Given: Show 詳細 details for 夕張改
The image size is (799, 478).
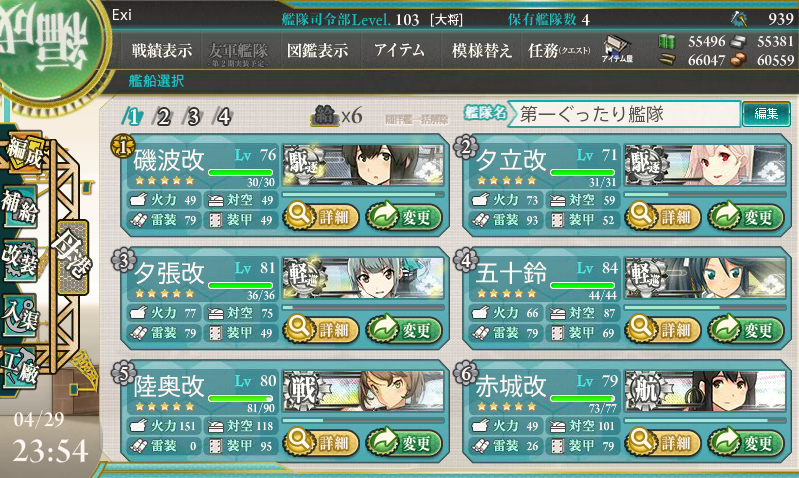Looking at the screenshot, I should click(x=316, y=328).
